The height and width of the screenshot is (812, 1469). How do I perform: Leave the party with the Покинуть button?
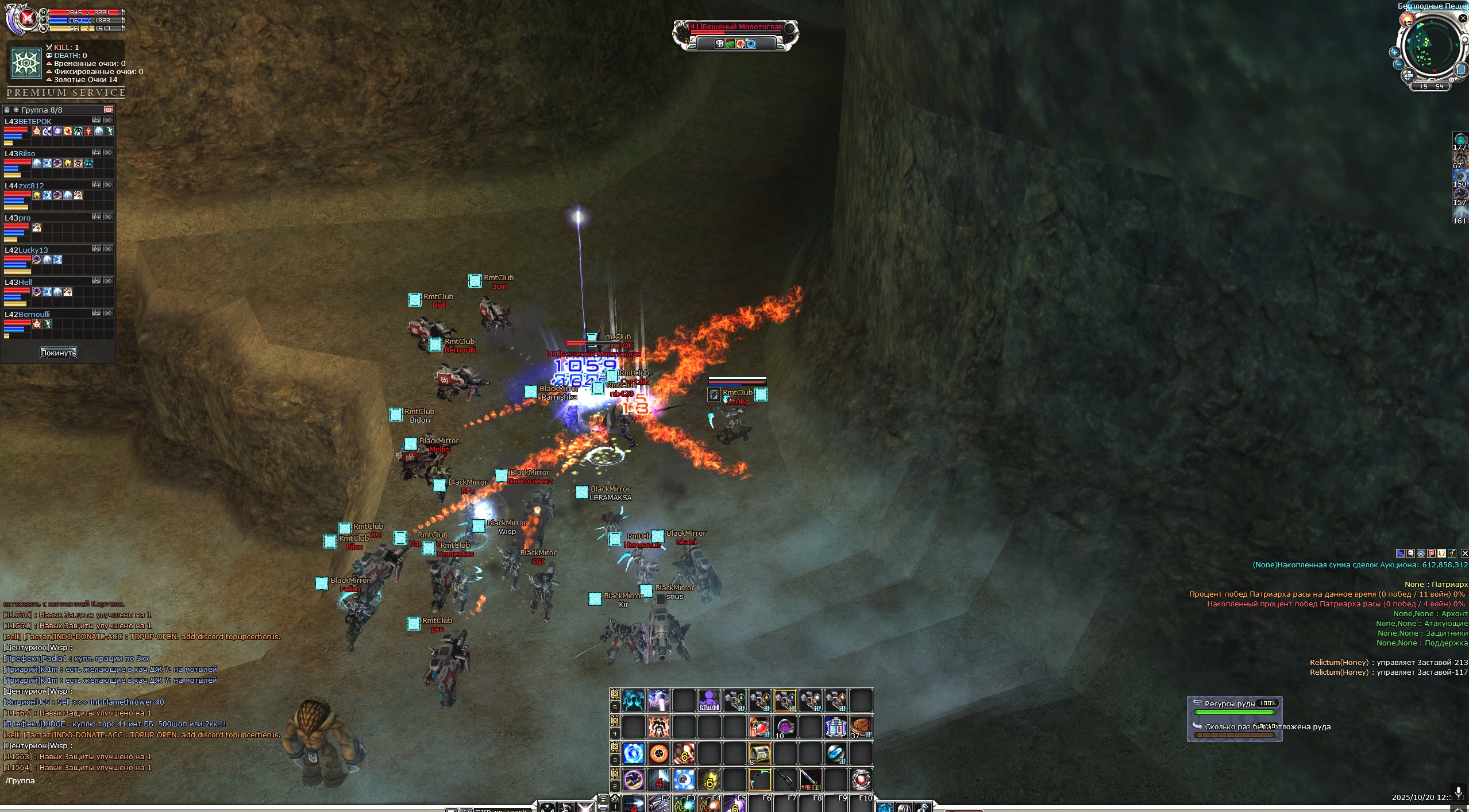58,353
